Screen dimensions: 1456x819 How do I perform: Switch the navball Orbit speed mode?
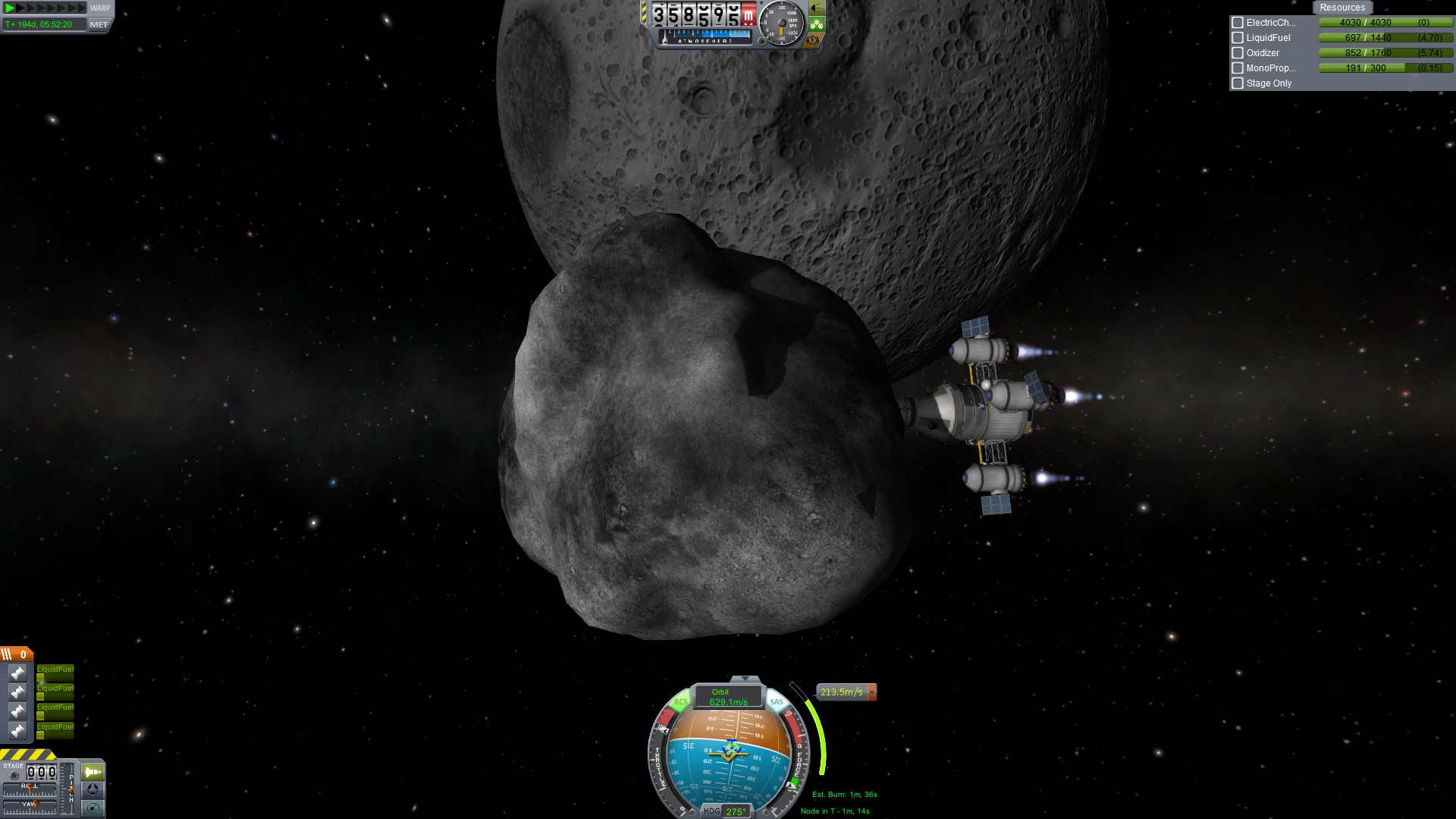point(727,697)
